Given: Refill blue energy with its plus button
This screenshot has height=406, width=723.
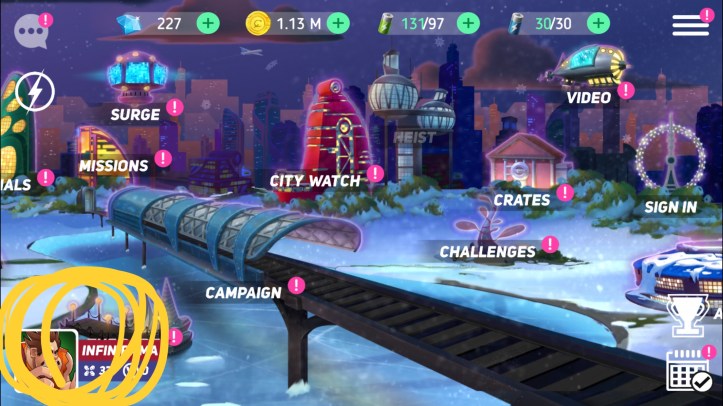Looking at the screenshot, I should (598, 23).
